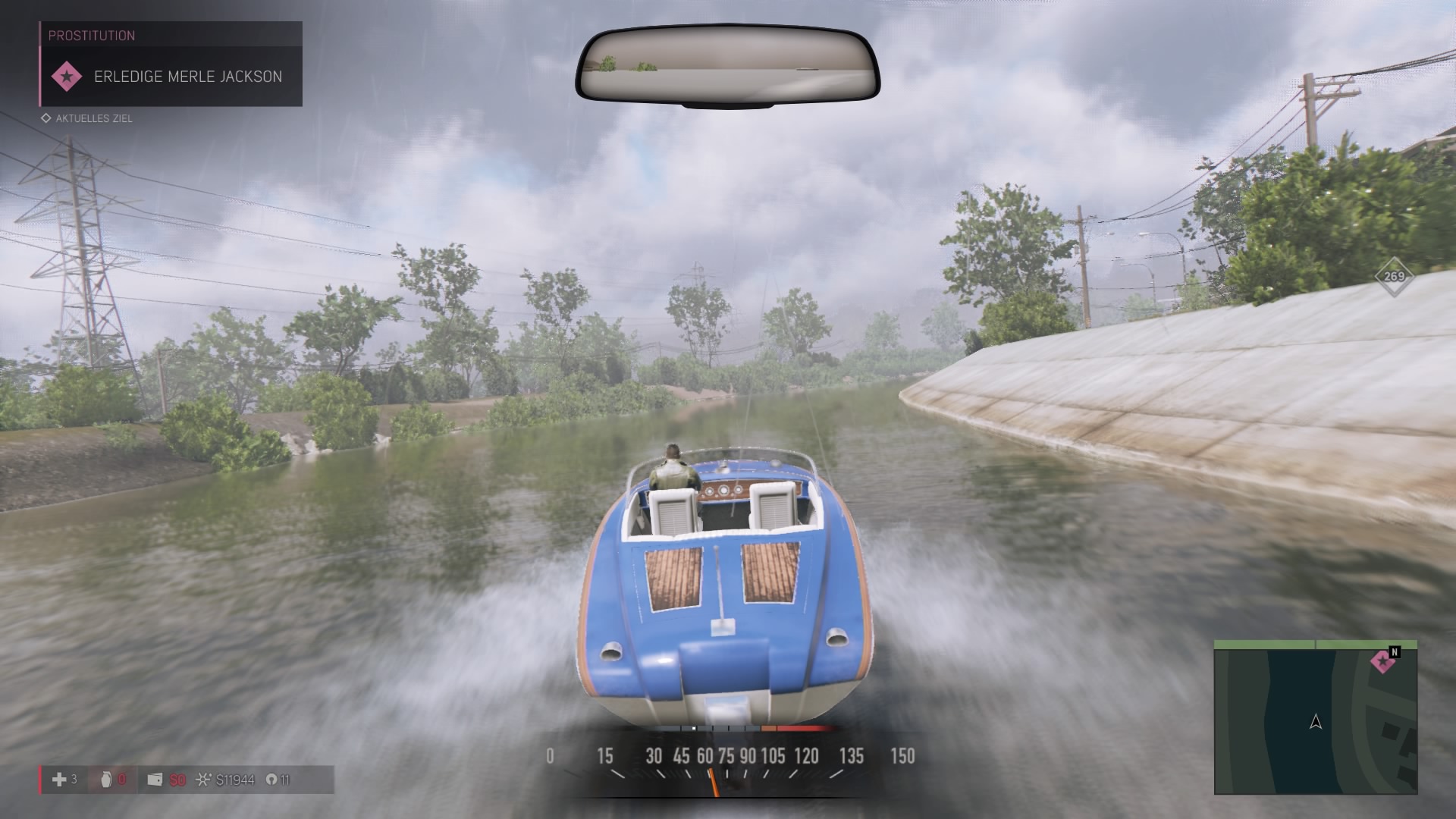The image size is (1456, 819).
Task: Select the pink objective marker on the minimap
Action: (1382, 661)
